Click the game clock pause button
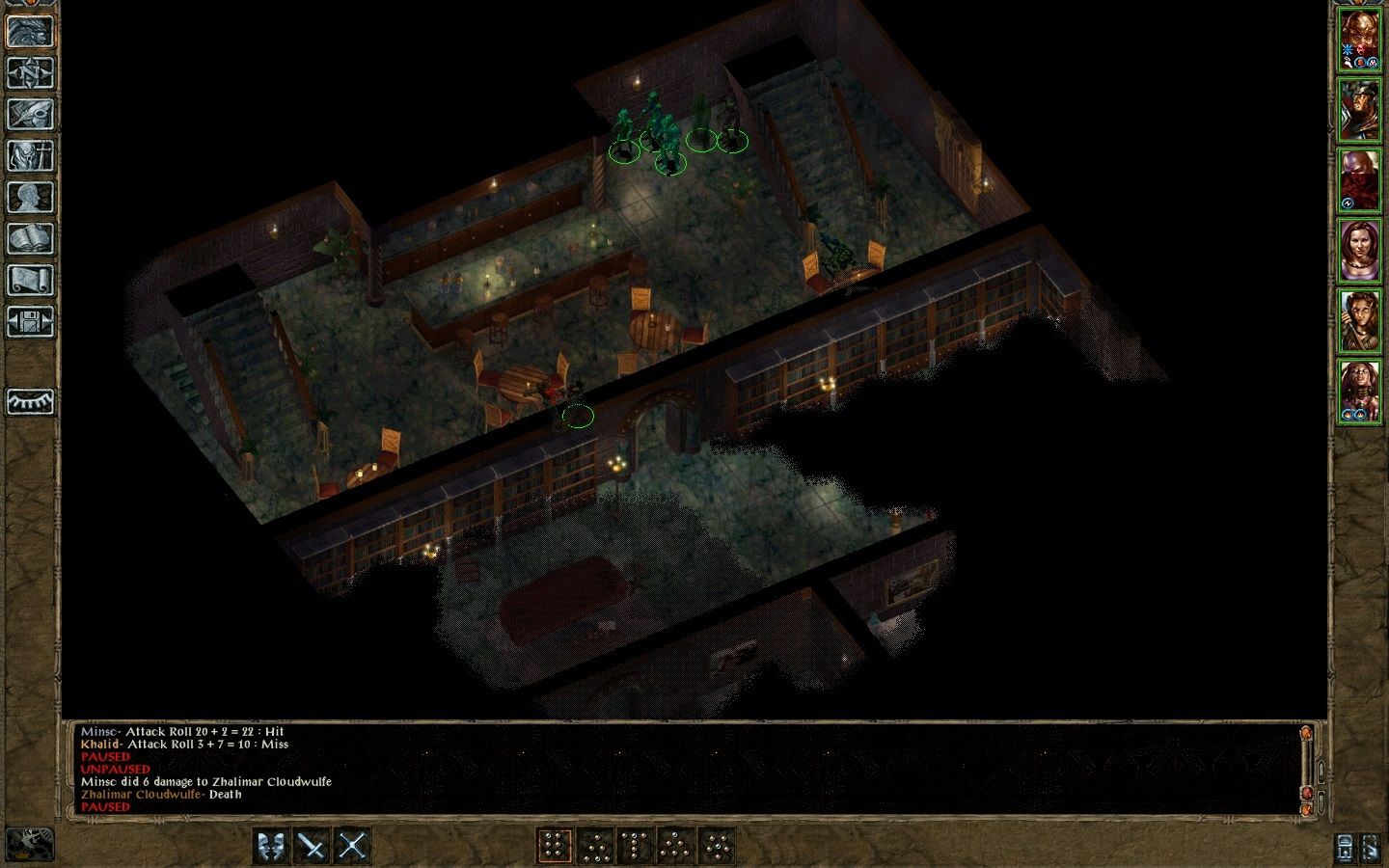 click(30, 845)
